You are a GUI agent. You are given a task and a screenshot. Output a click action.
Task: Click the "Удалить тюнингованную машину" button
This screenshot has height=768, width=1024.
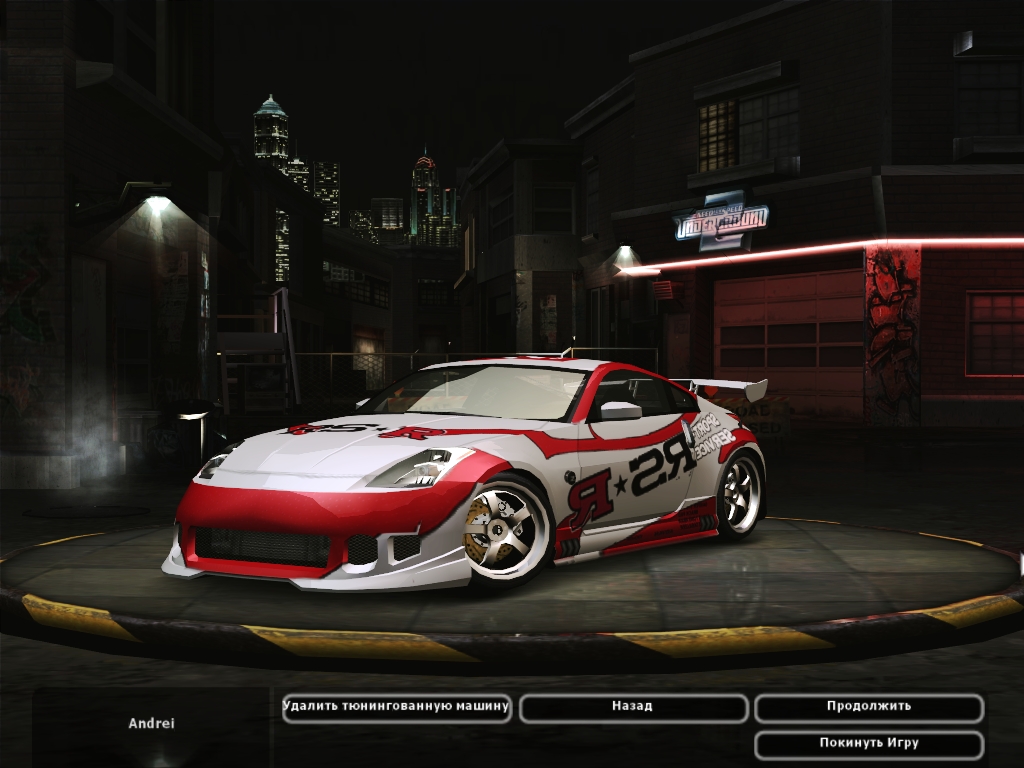[x=397, y=707]
